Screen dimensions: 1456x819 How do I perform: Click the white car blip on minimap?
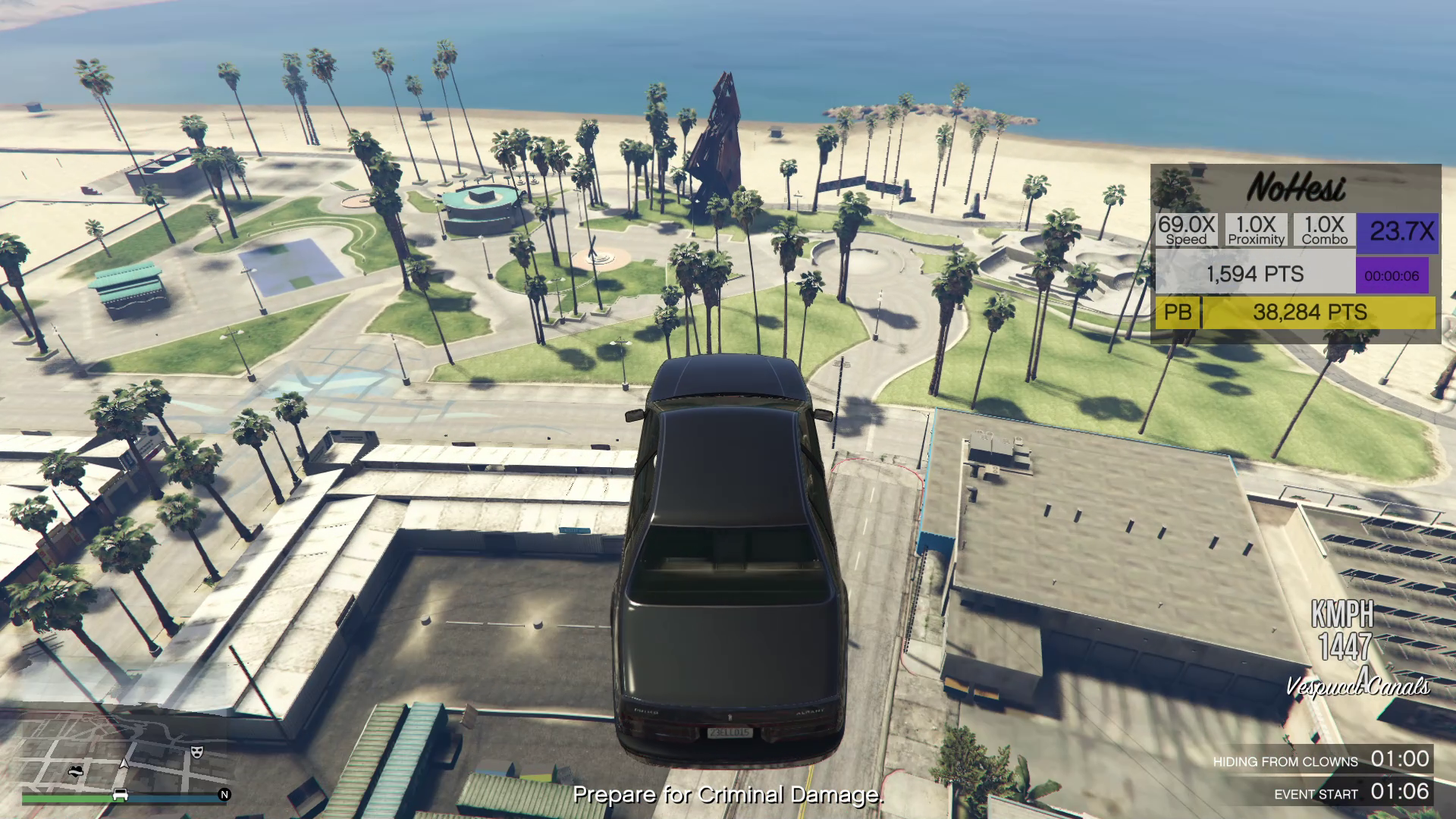(120, 795)
